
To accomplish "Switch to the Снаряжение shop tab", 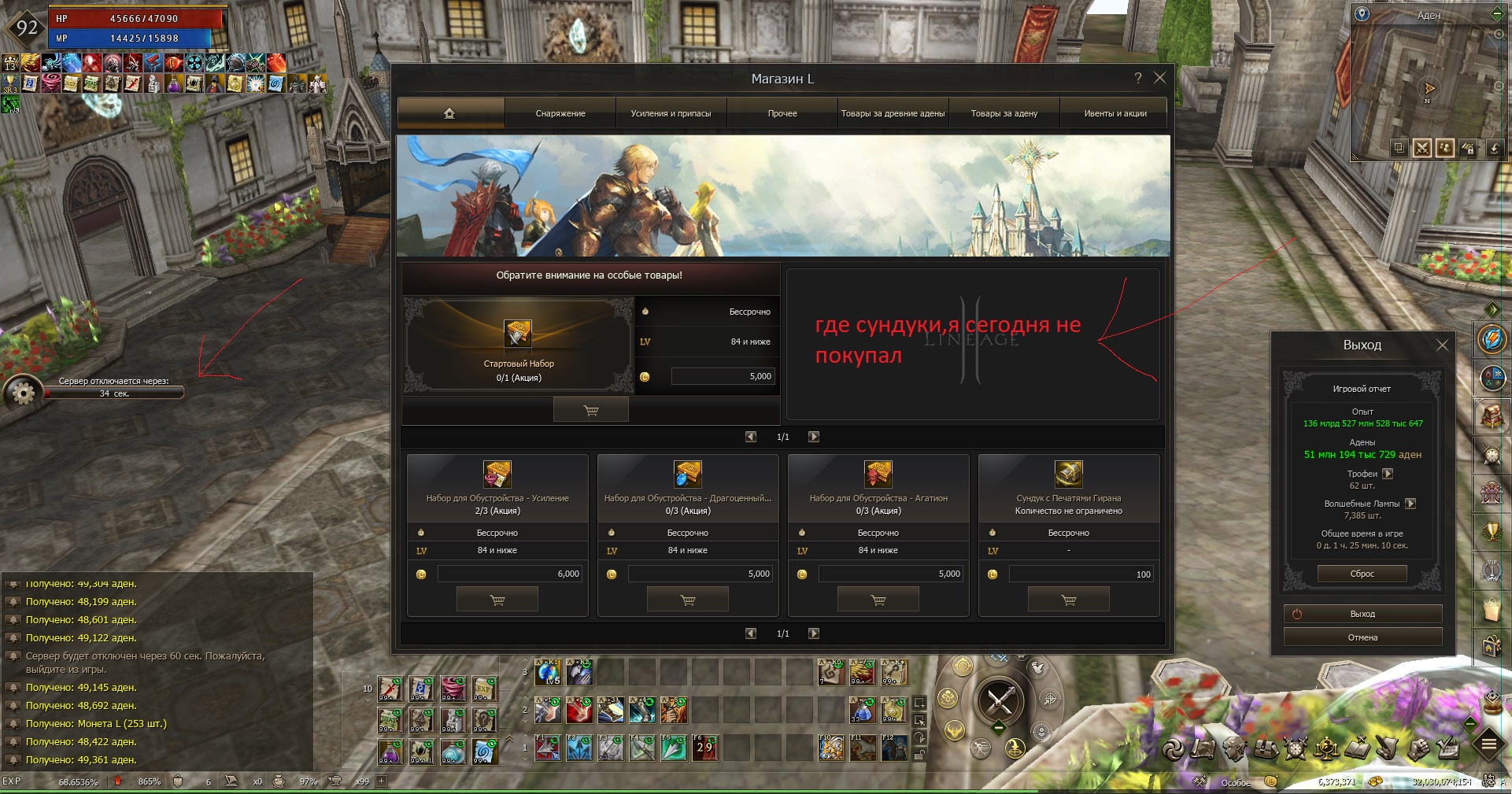I will coord(560,113).
